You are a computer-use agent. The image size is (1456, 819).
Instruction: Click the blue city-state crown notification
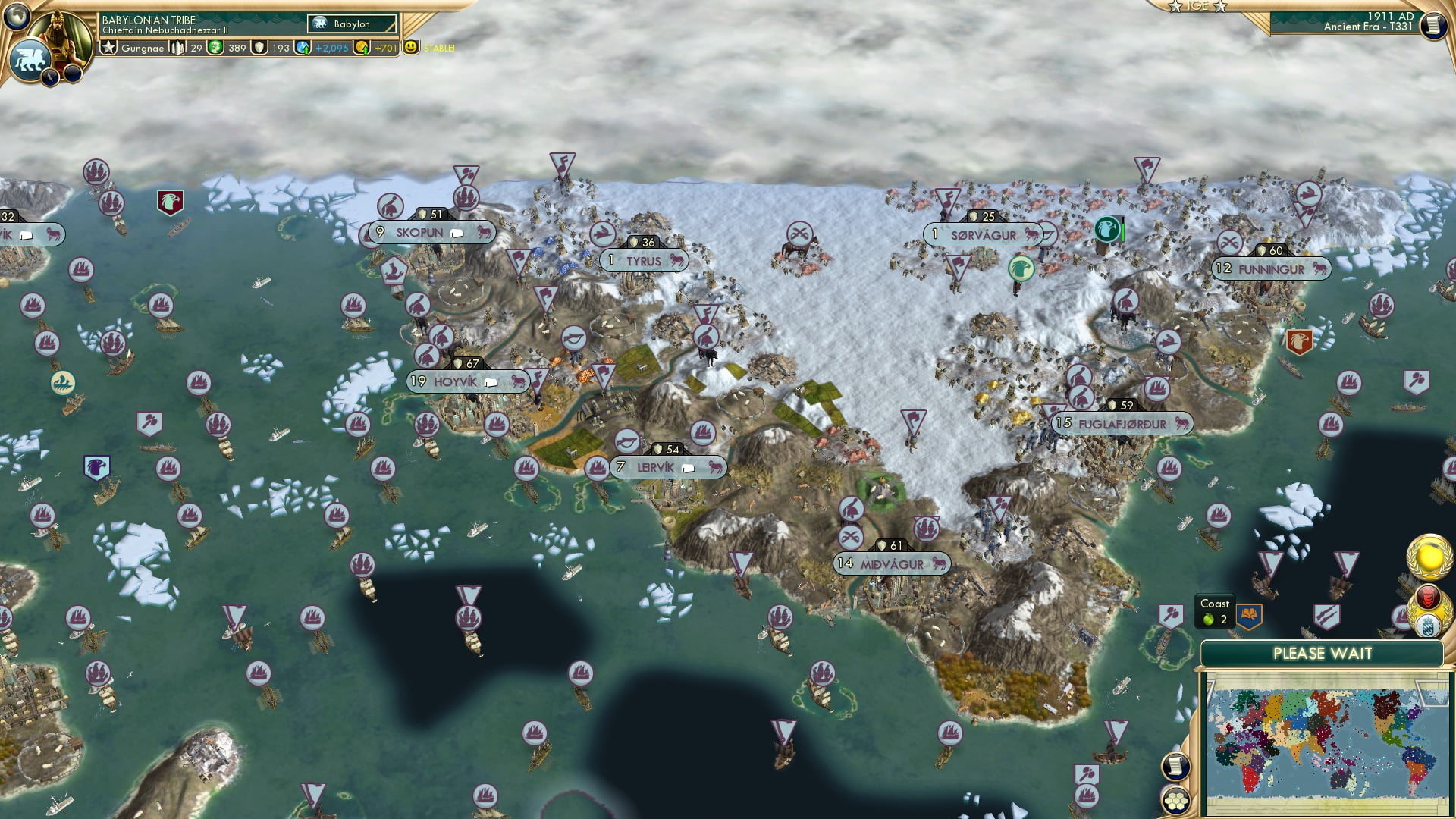click(x=1426, y=625)
